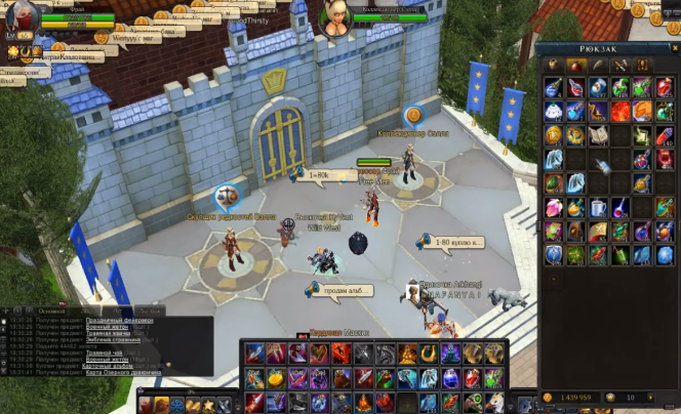Select the target's blonde character portrait
The height and width of the screenshot is (414, 681).
point(335,17)
